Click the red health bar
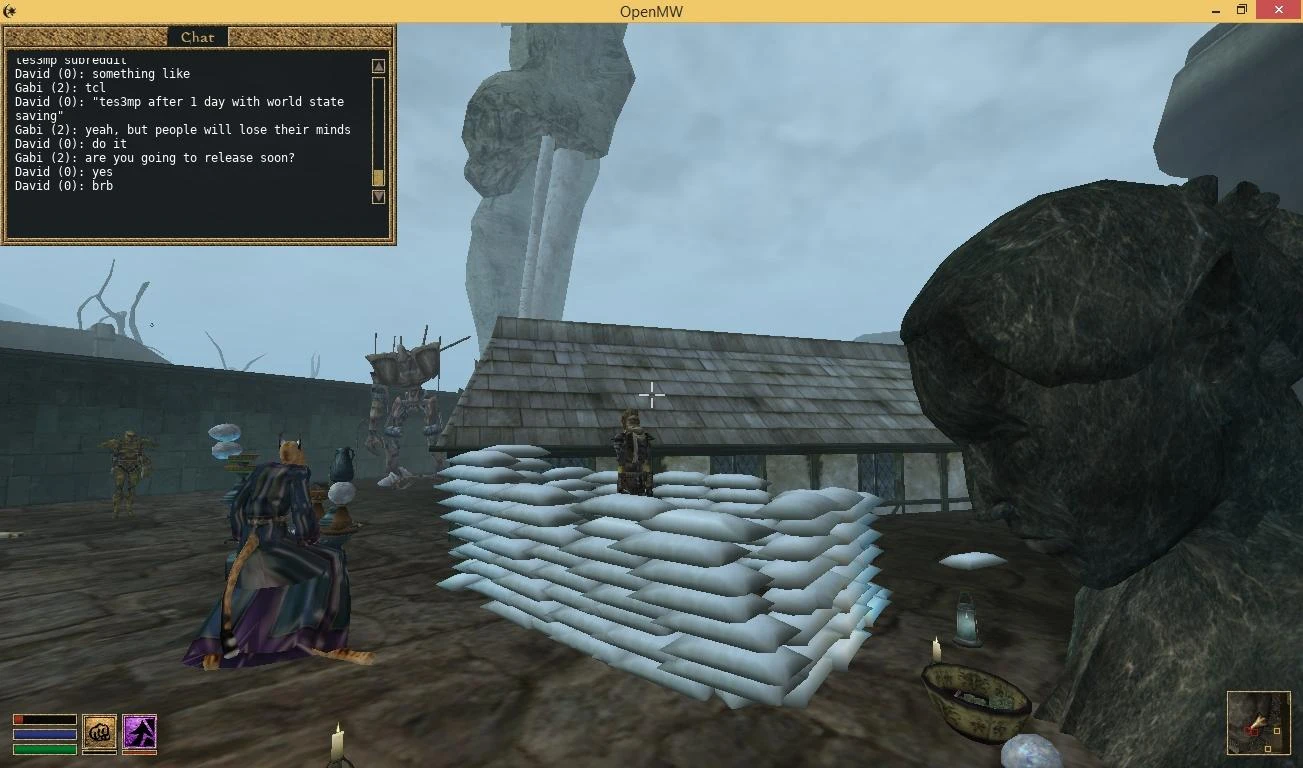The width and height of the screenshot is (1303, 768). [x=44, y=718]
